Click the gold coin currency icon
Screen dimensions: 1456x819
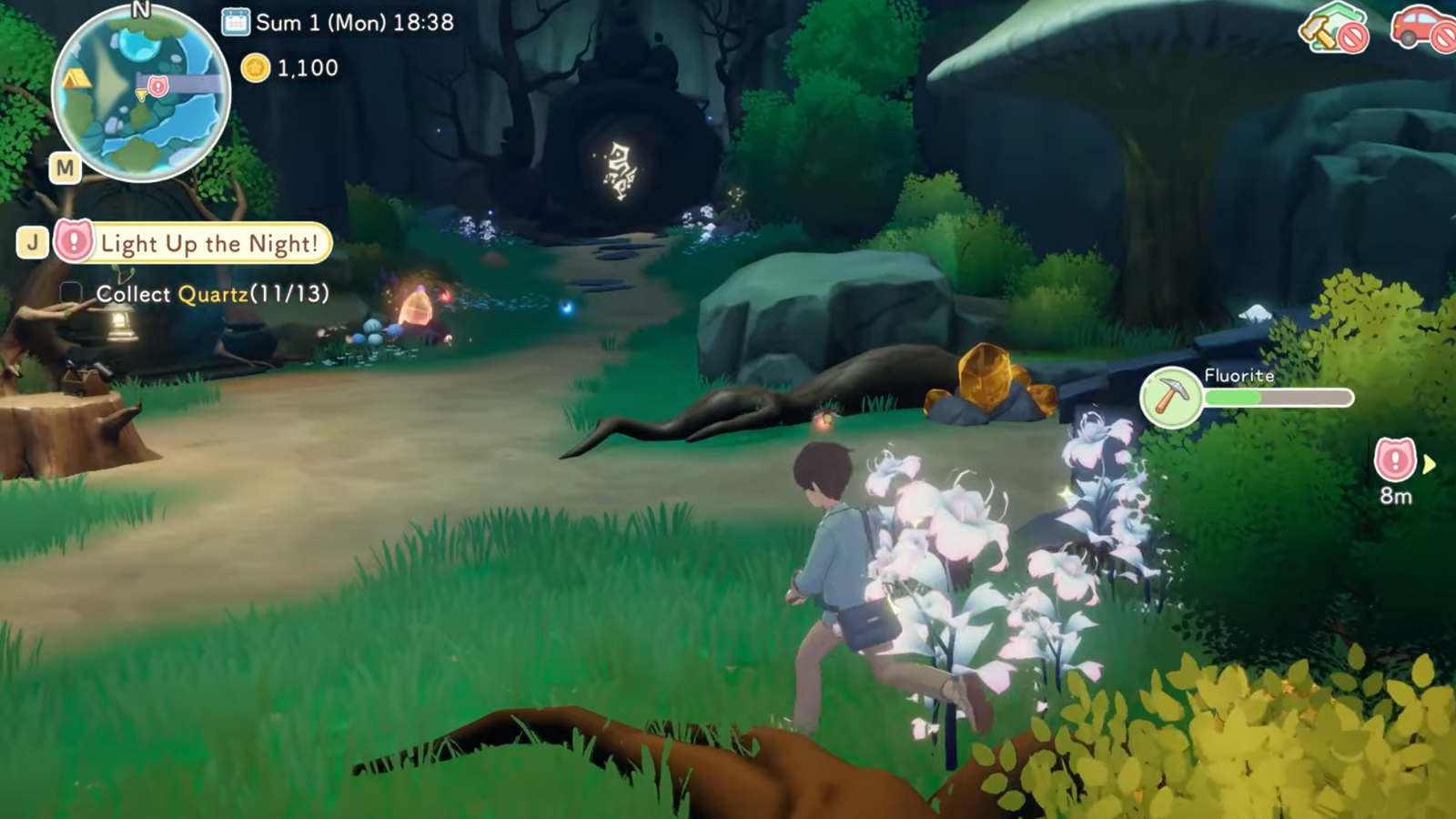(x=256, y=67)
